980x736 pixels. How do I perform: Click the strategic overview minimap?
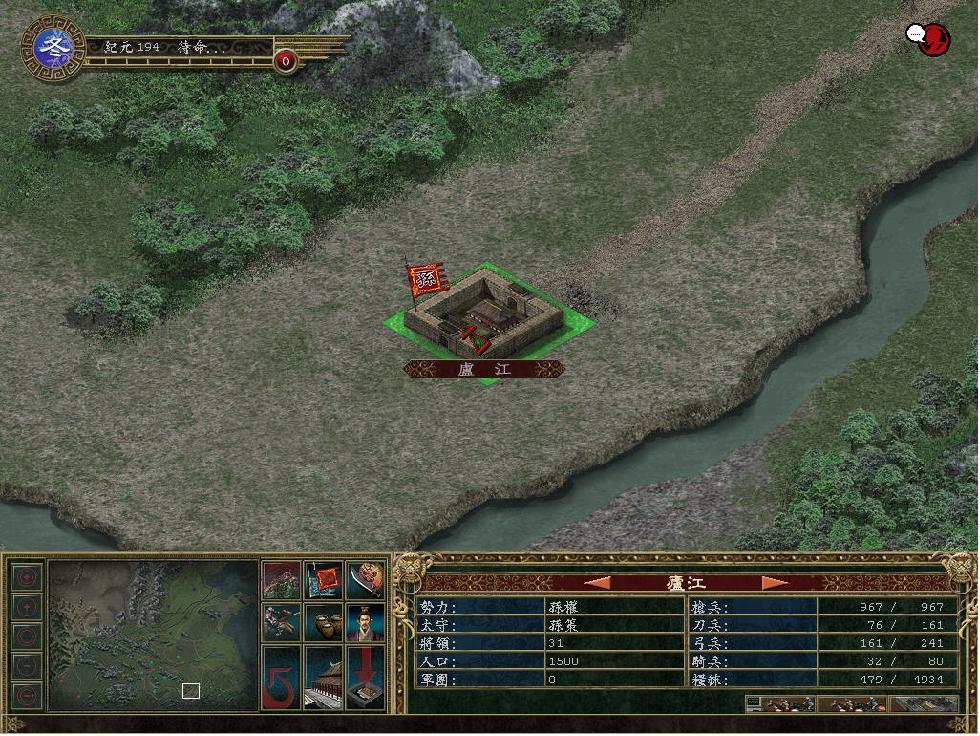(152, 634)
